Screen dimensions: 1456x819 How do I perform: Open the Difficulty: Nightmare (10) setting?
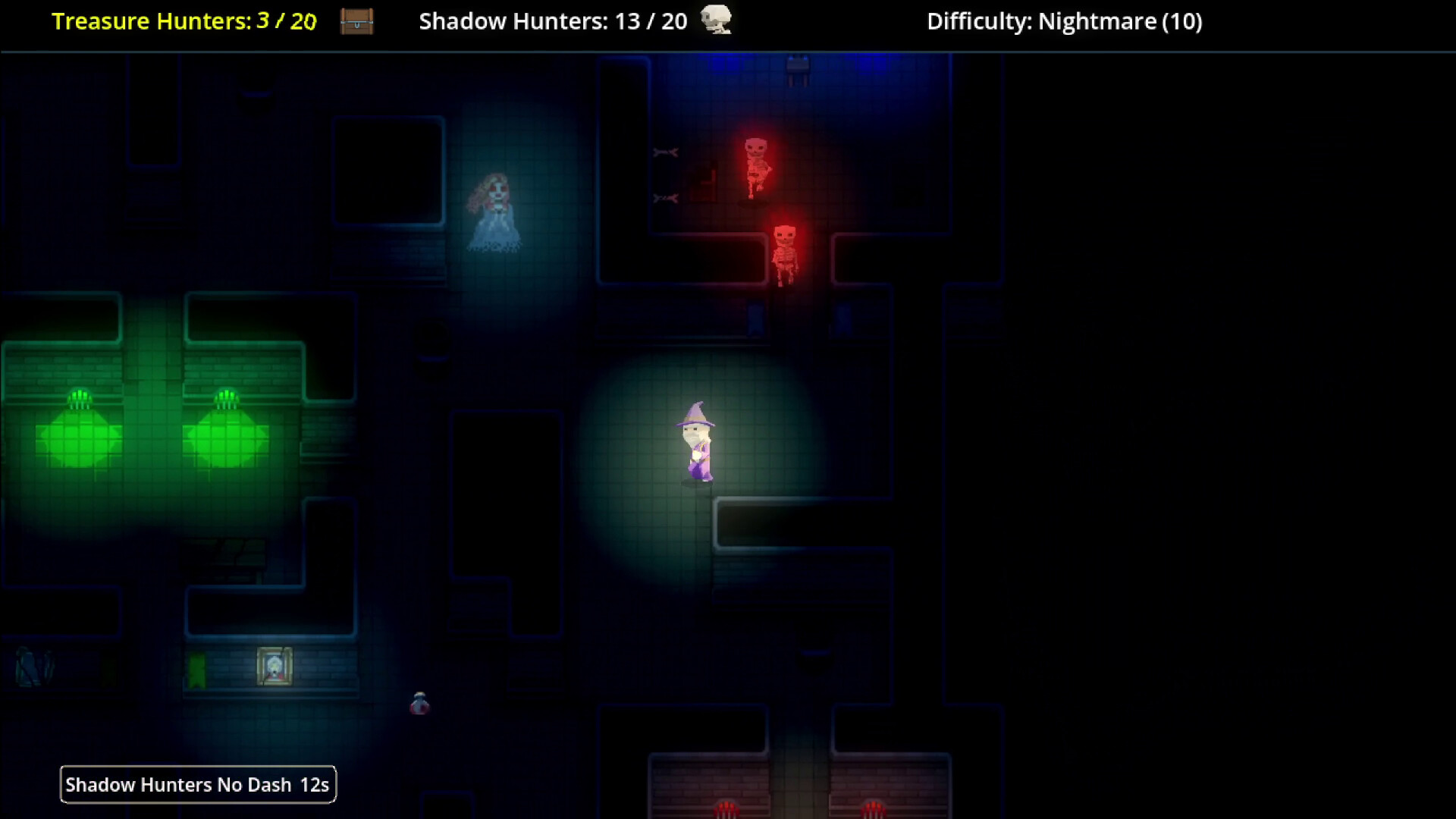[1063, 22]
